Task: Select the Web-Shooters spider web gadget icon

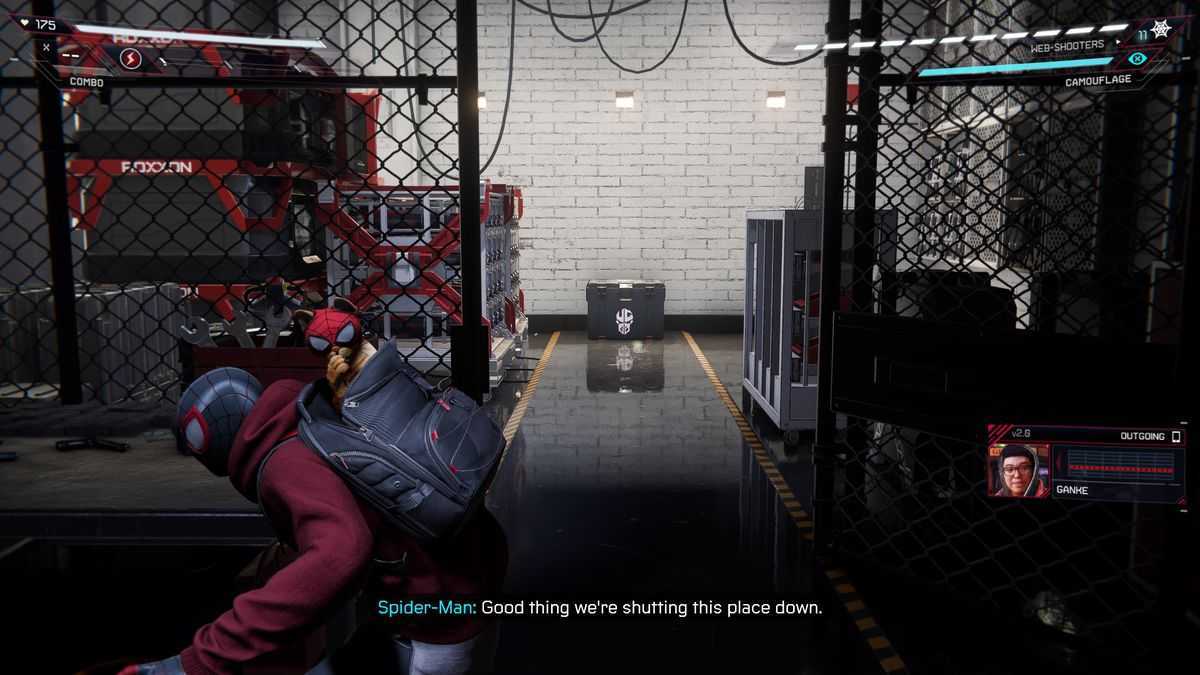Action: (x=1160, y=29)
